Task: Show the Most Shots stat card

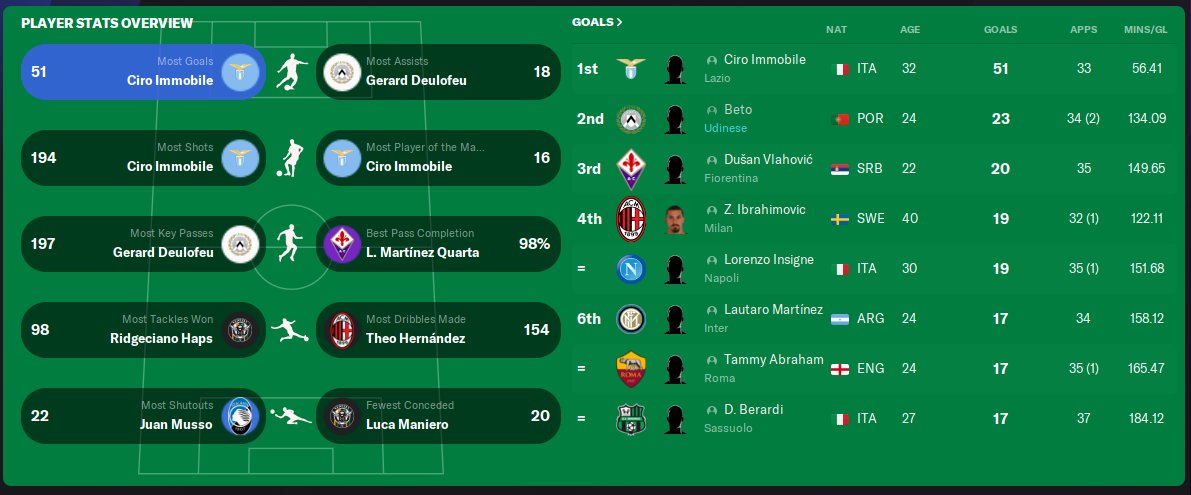Action: click(x=143, y=158)
